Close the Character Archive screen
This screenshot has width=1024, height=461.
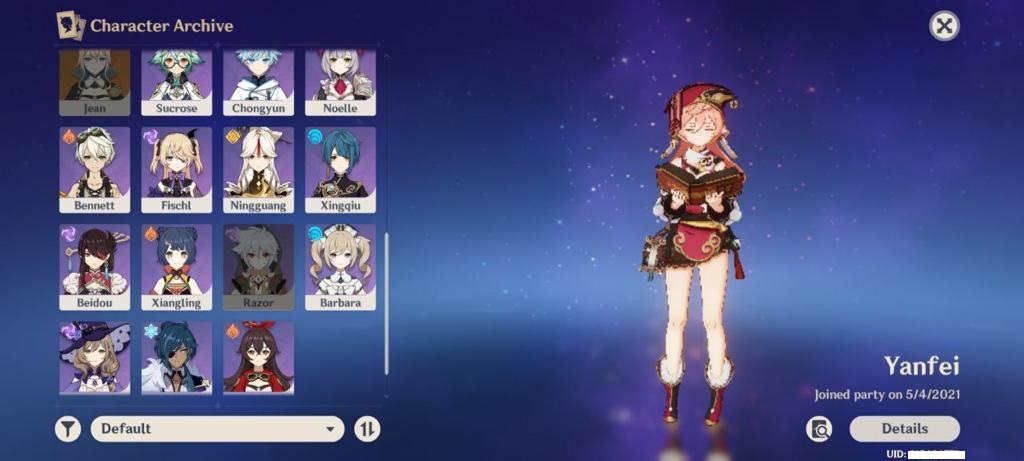coord(944,26)
